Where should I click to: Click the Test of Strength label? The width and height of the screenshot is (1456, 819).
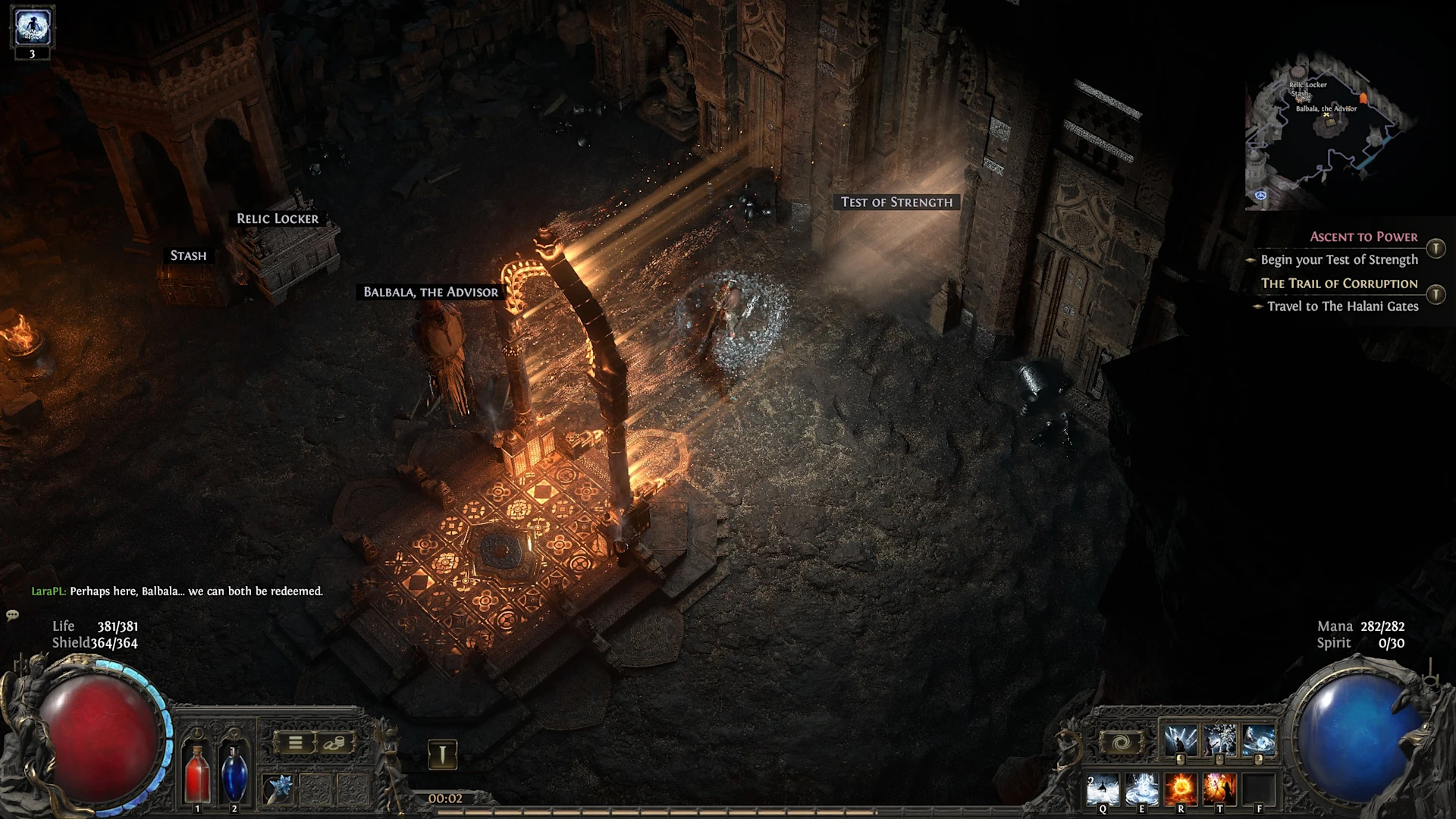pyautogui.click(x=896, y=202)
